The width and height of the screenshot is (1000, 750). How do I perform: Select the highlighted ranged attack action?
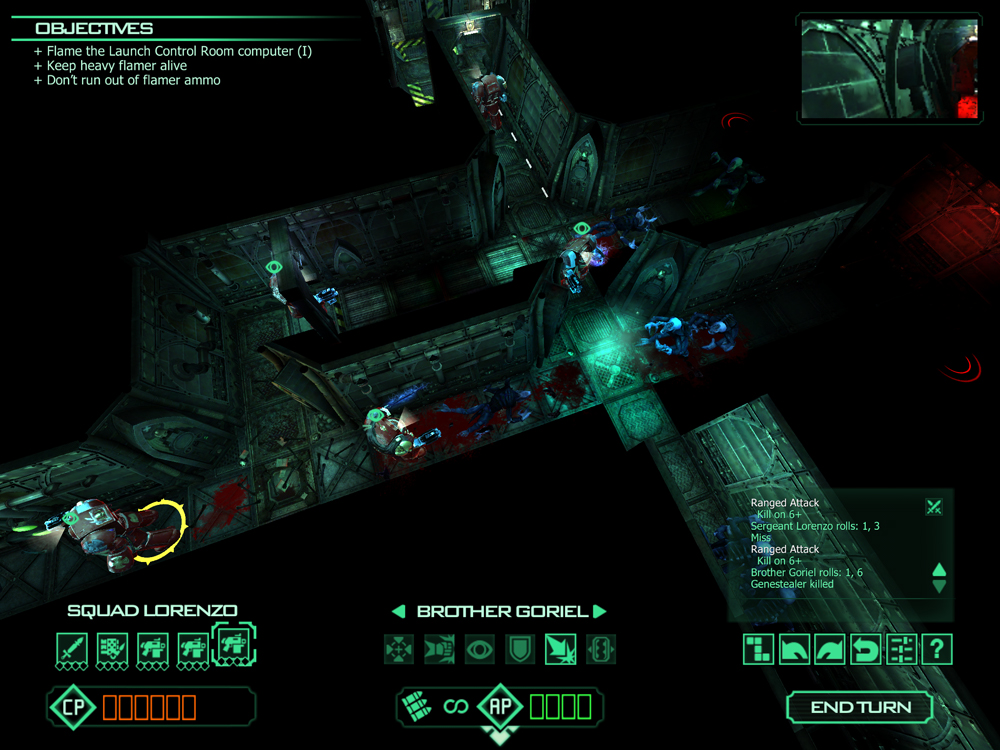point(559,650)
